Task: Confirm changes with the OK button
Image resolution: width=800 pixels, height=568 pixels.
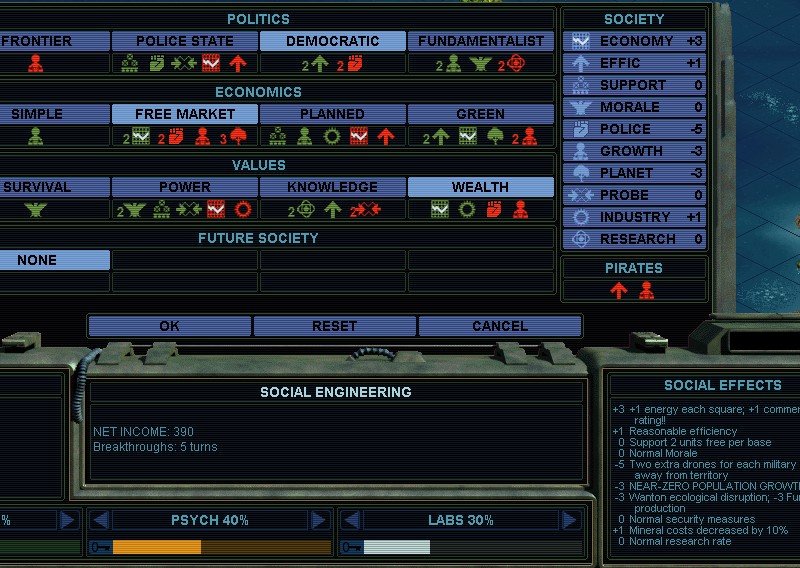Action: [x=170, y=326]
